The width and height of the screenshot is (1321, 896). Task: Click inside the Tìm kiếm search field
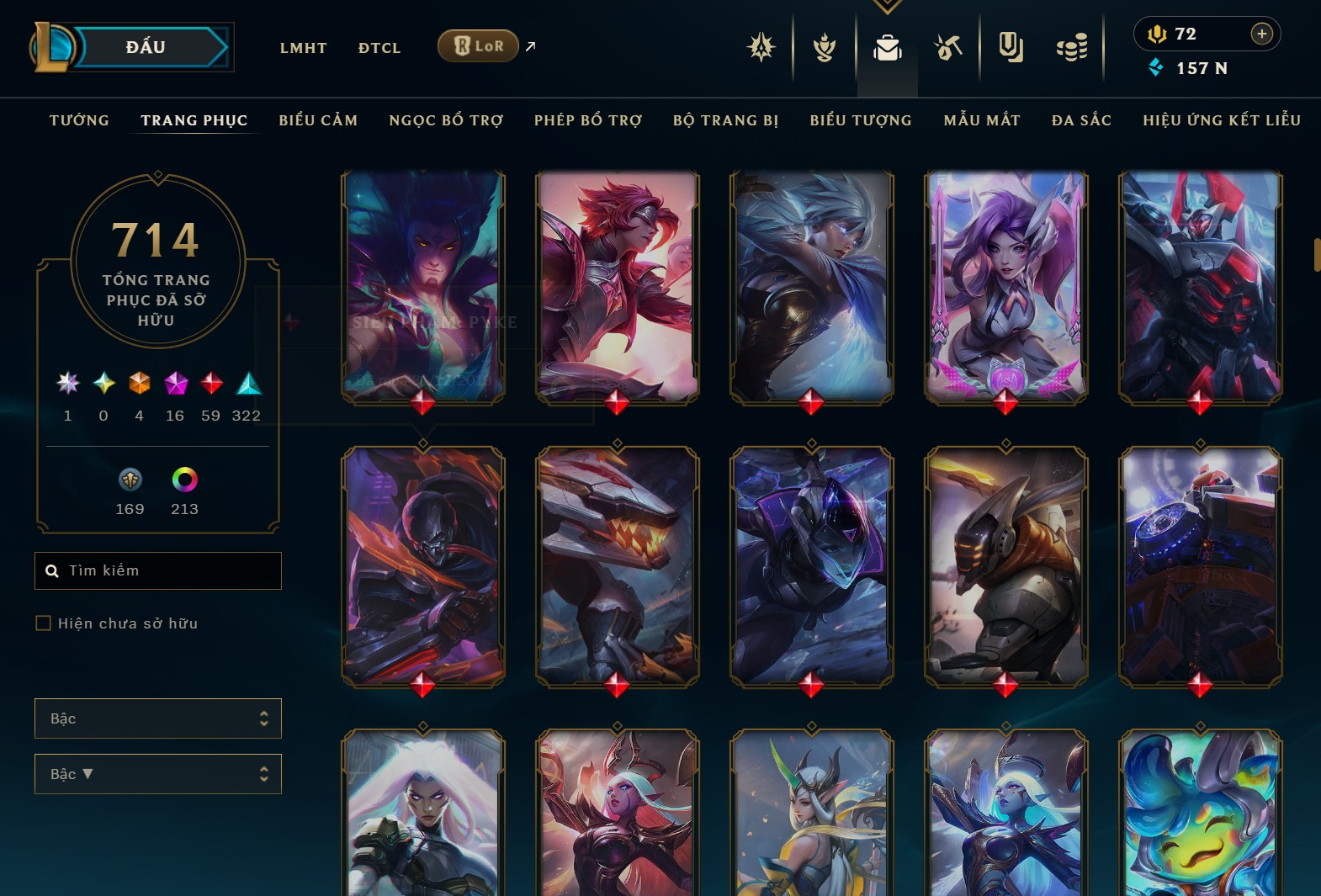pos(158,570)
